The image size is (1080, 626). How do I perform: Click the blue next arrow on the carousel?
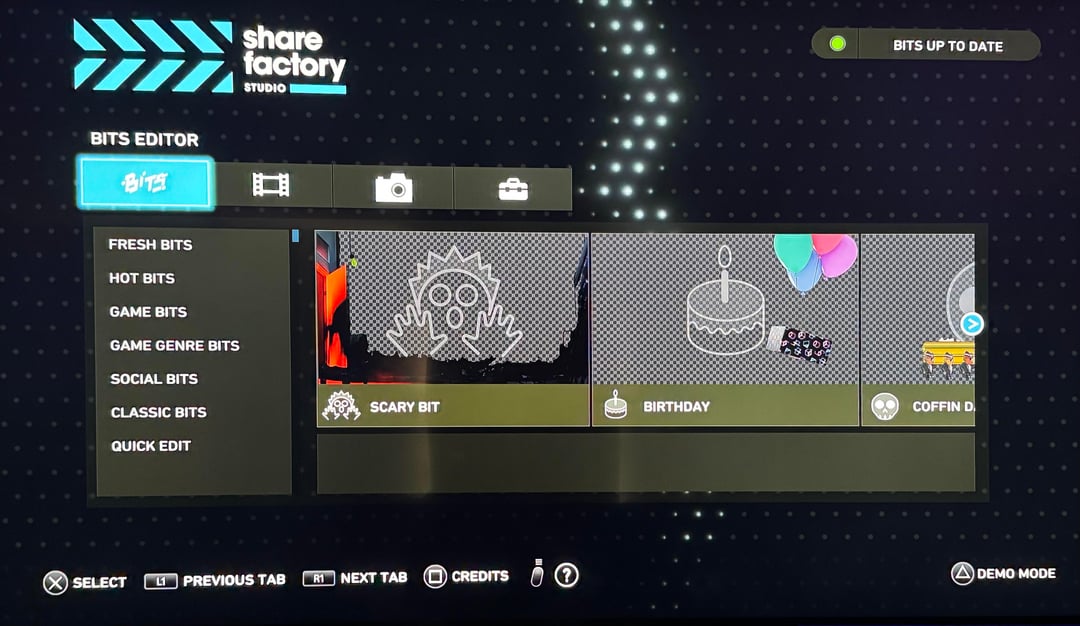point(972,324)
